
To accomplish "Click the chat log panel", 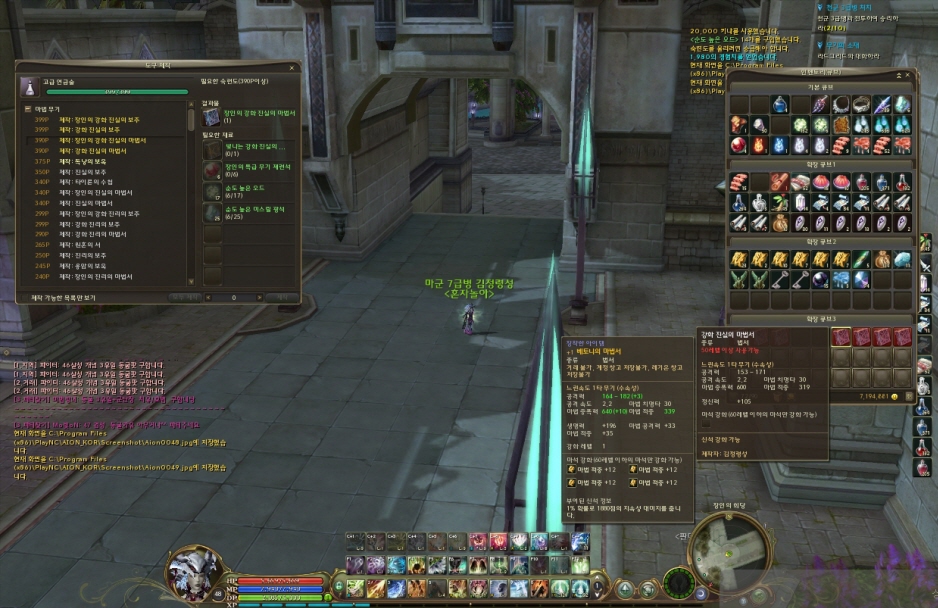I will point(100,420).
